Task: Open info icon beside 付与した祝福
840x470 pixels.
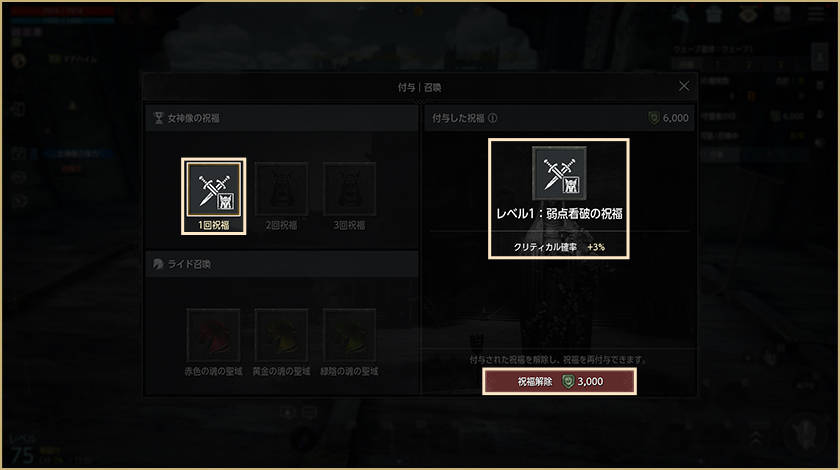Action: 493,118
